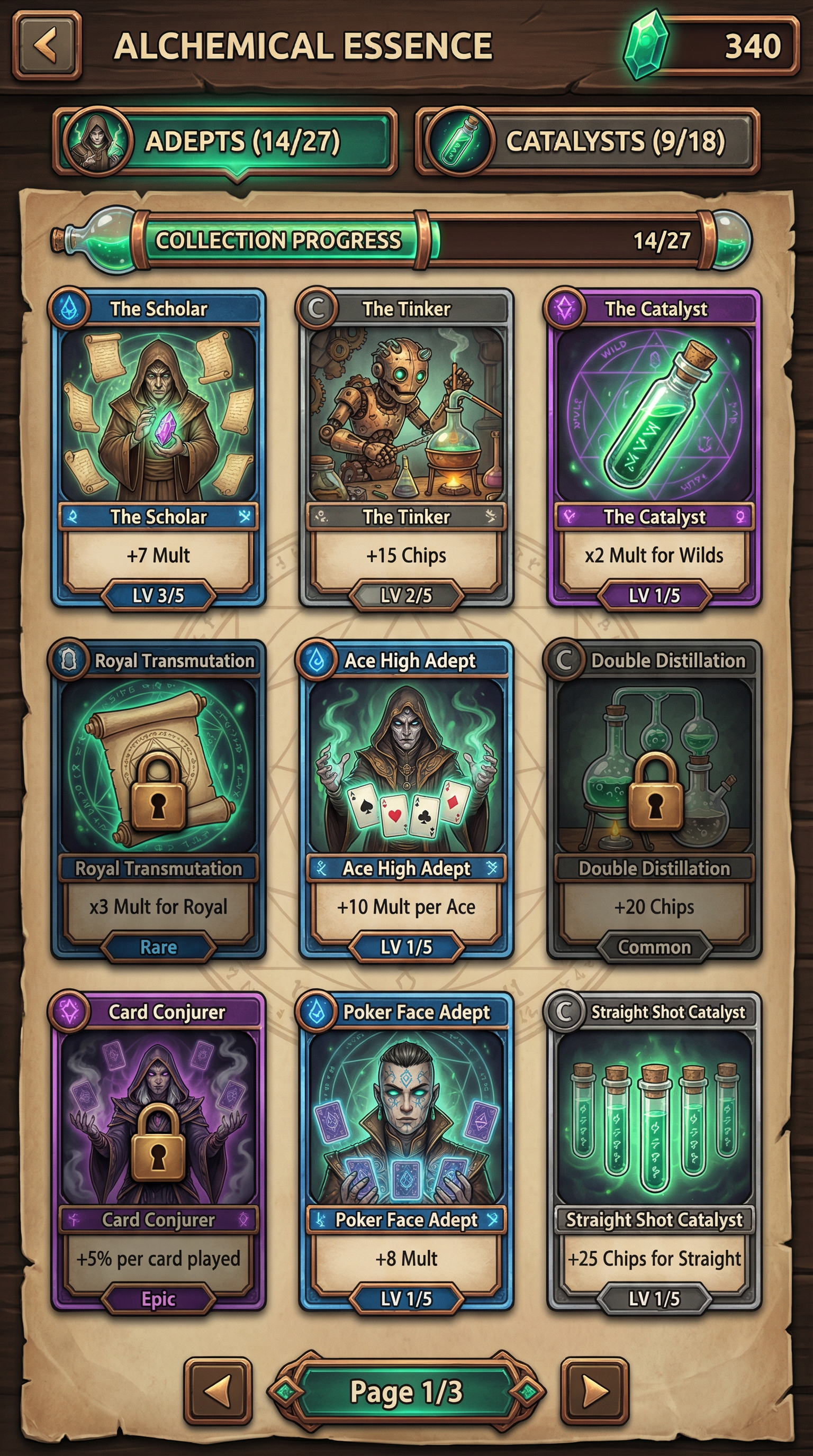The height and width of the screenshot is (1456, 813).
Task: Switch to the Adepts tab
Action: [225, 141]
